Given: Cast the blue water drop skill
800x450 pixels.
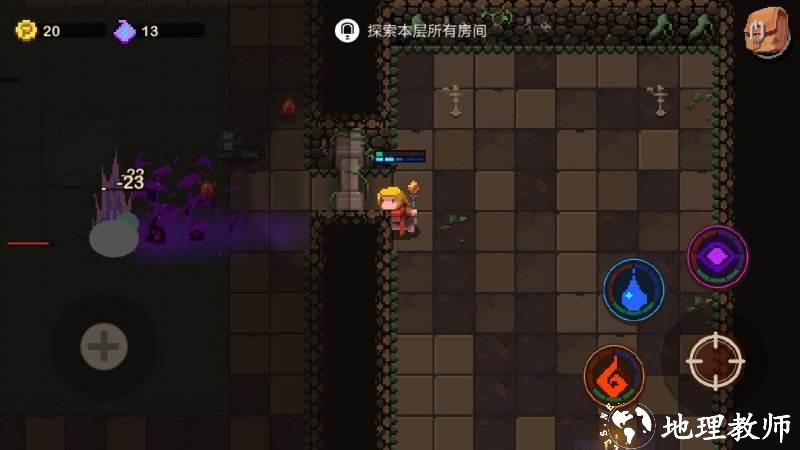Looking at the screenshot, I should click(x=633, y=290).
